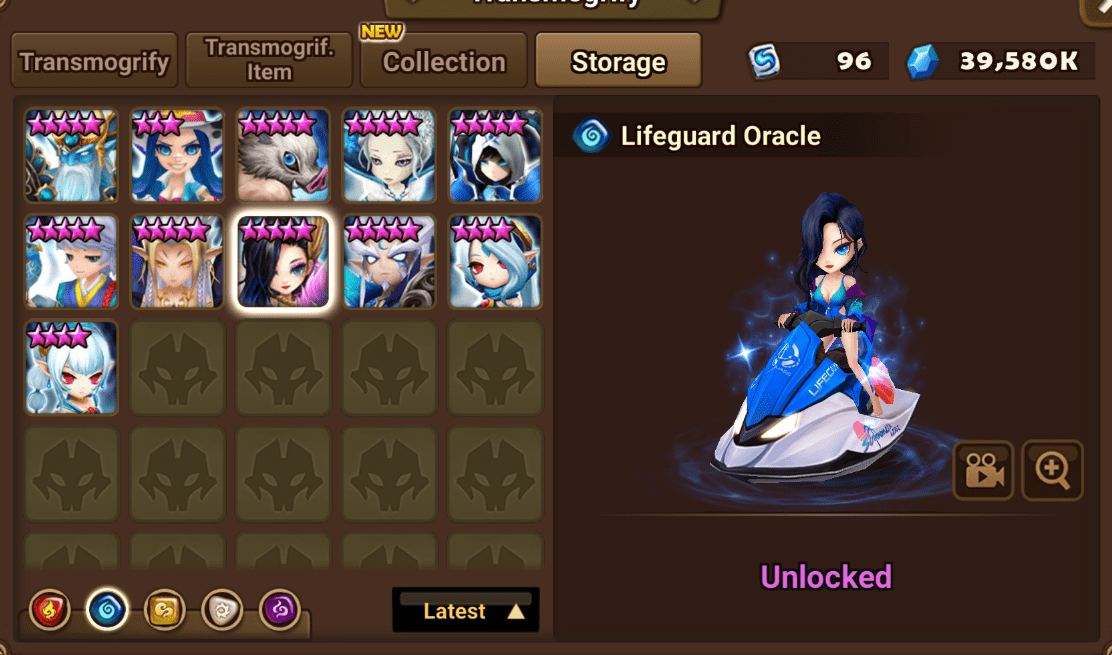Select the Storage tab
The width and height of the screenshot is (1112, 655).
tap(618, 61)
